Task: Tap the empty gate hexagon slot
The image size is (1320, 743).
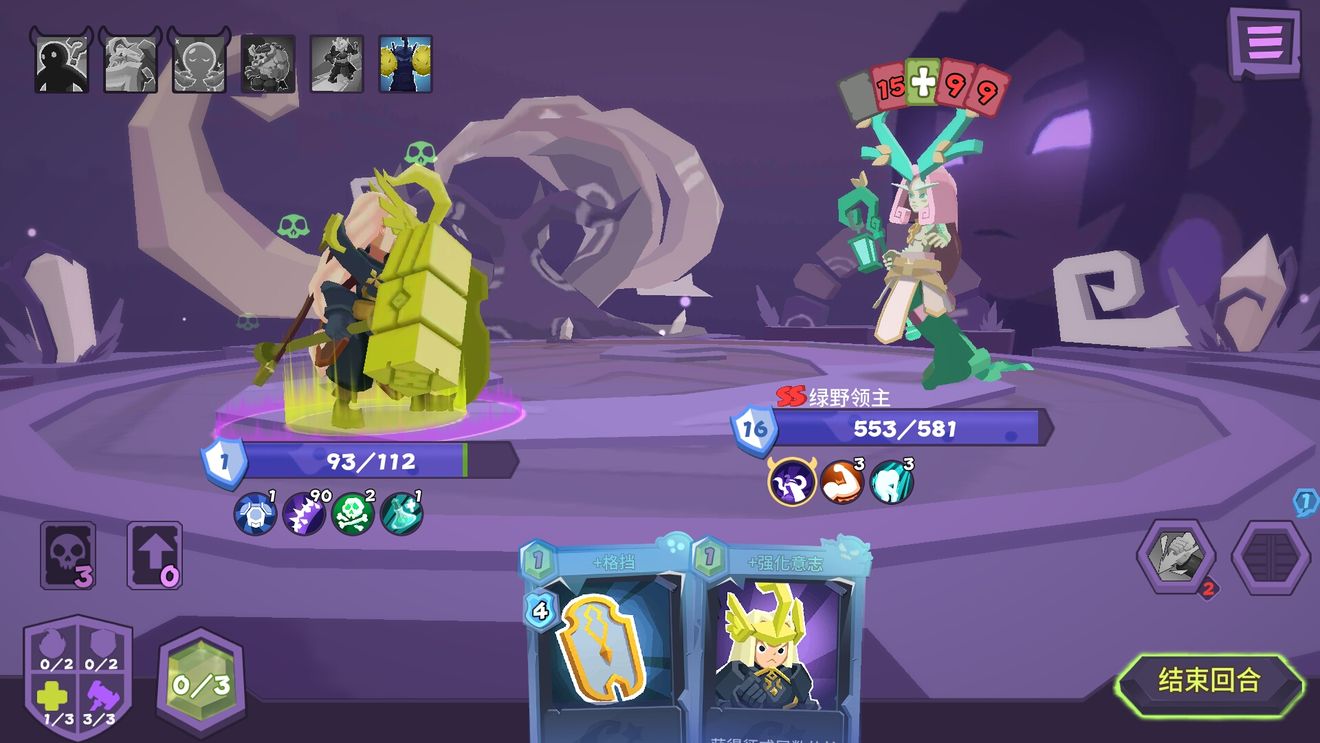Action: 1270,557
